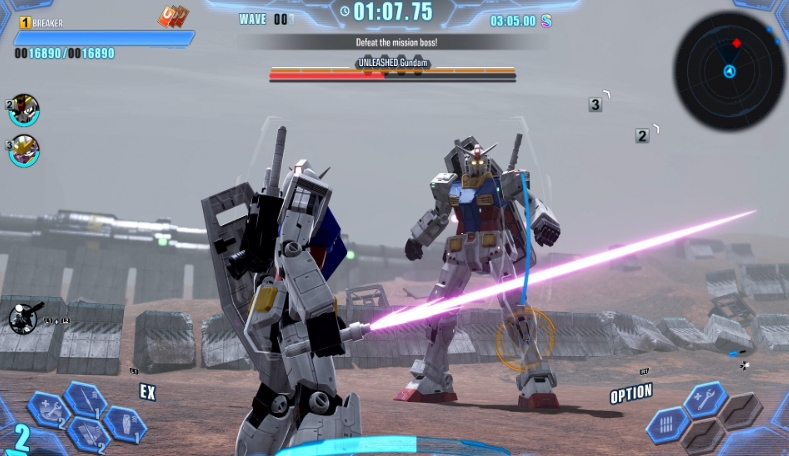Select the weapon icon above the EX panel

click(24, 318)
